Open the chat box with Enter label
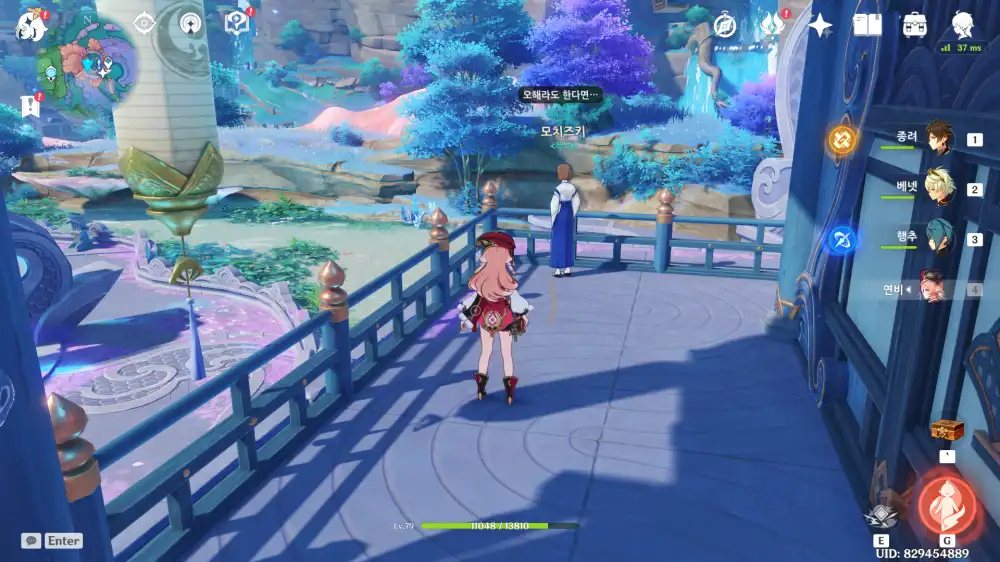Image resolution: width=1000 pixels, height=562 pixels. click(x=53, y=541)
